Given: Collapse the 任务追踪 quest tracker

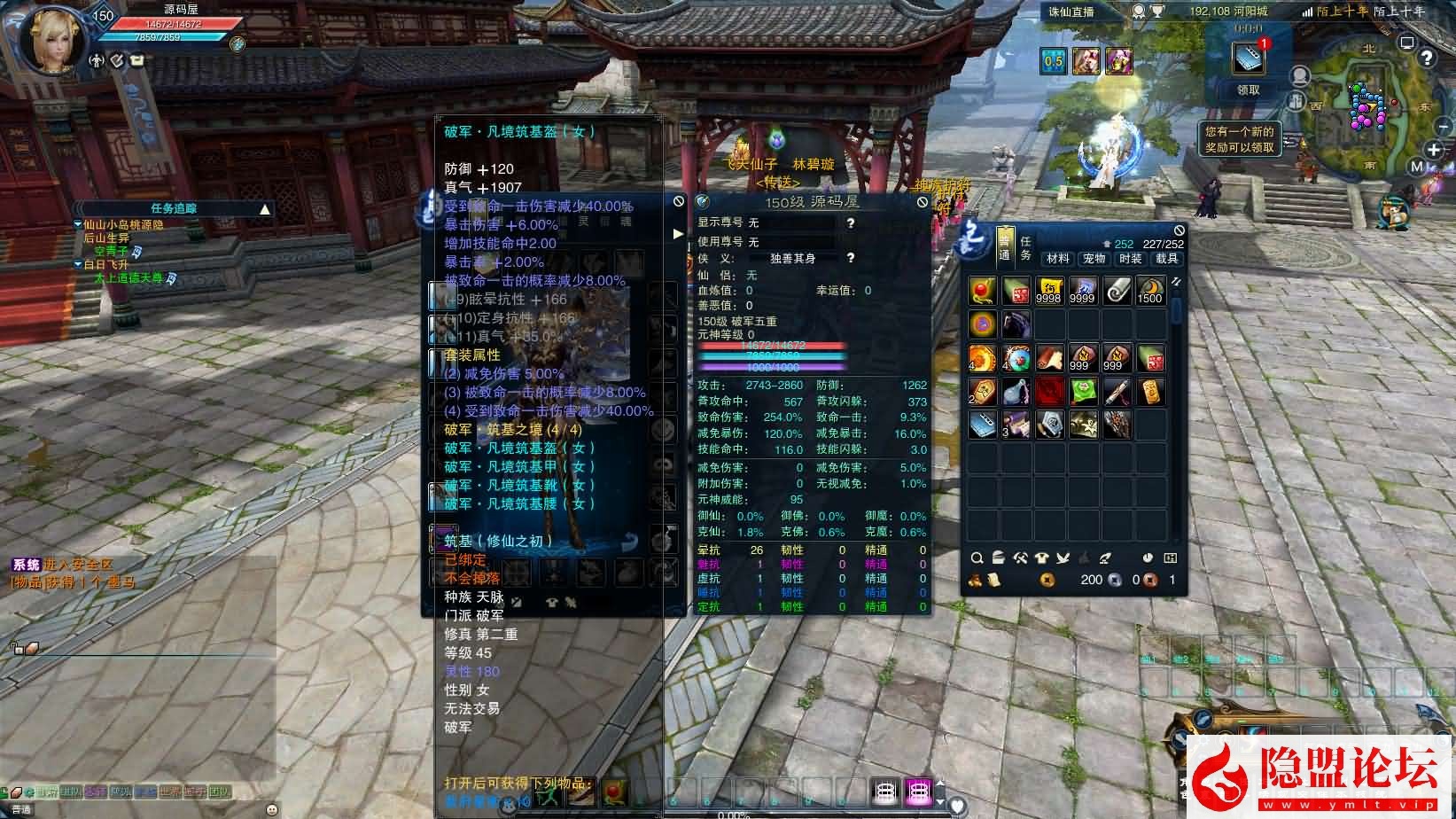Looking at the screenshot, I should [265, 209].
